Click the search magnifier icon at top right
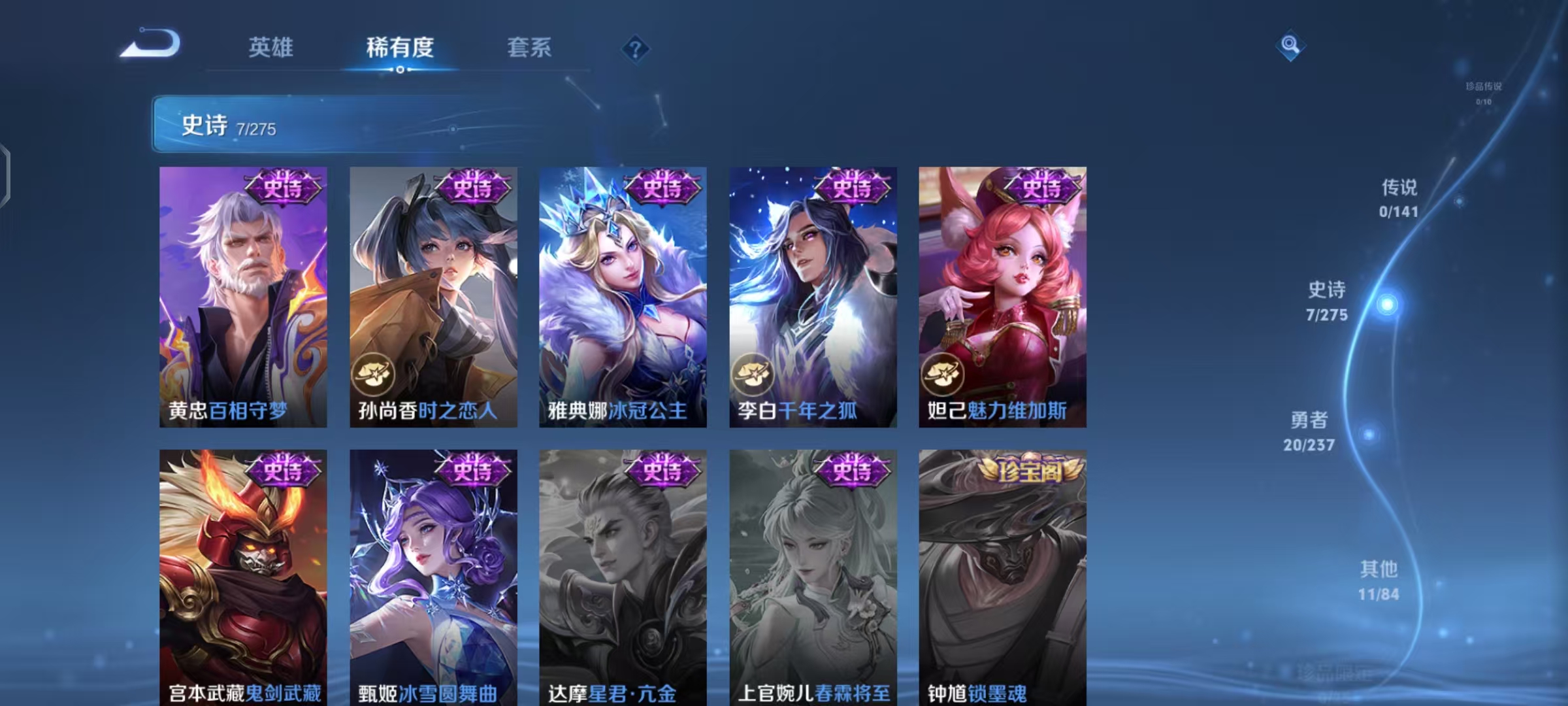 click(x=1289, y=44)
